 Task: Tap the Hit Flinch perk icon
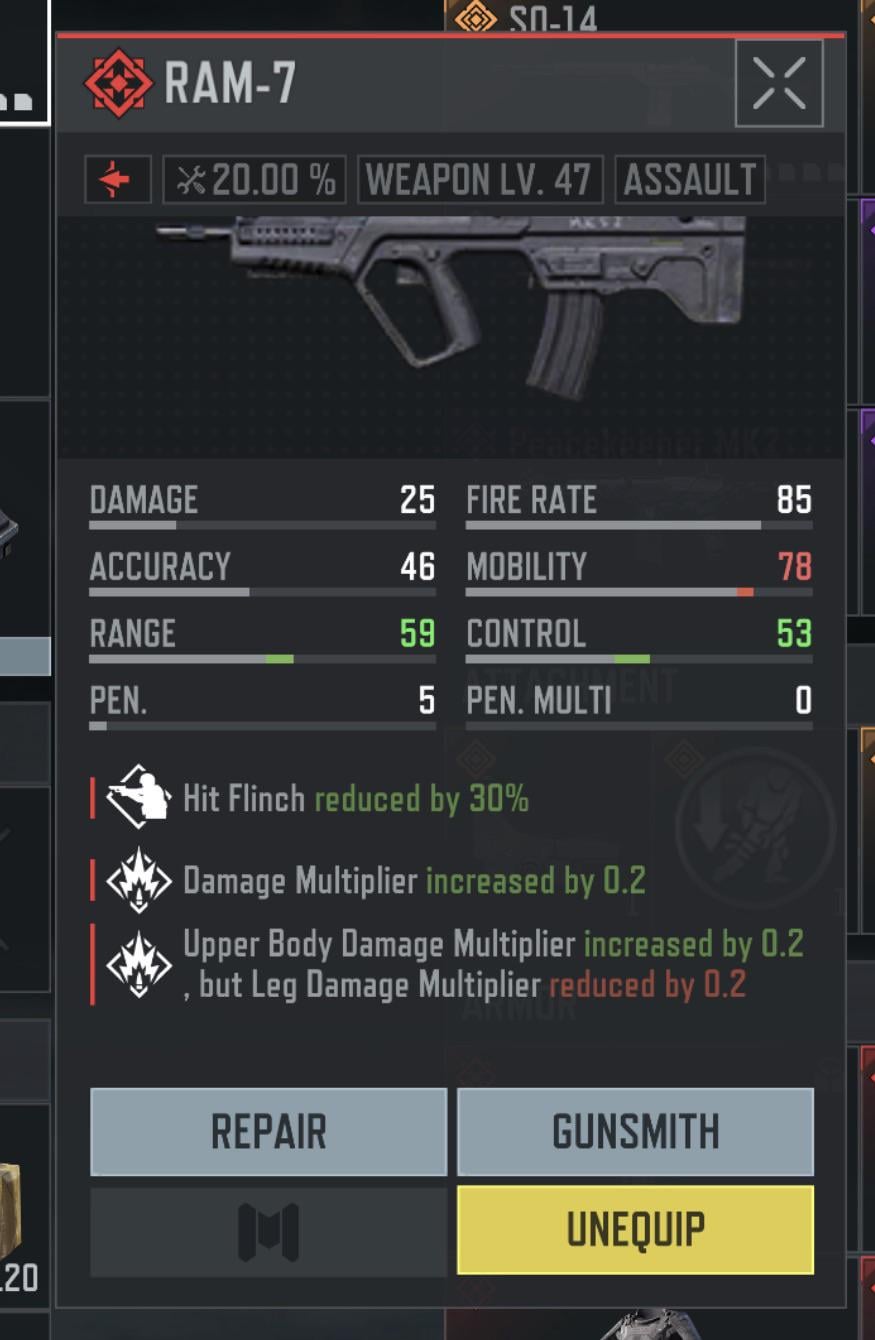click(139, 797)
